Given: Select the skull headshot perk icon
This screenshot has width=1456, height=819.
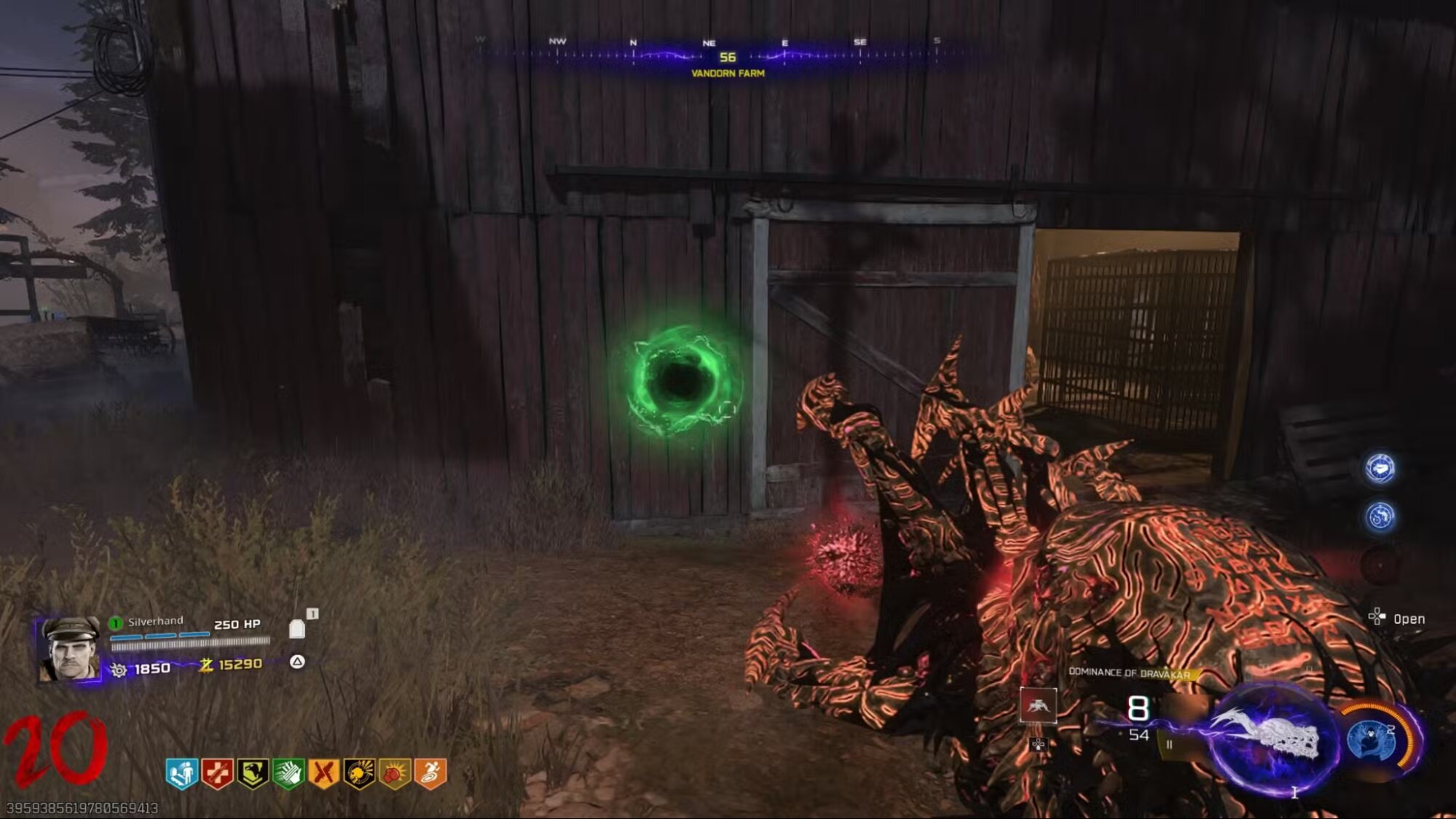Looking at the screenshot, I should point(359,773).
